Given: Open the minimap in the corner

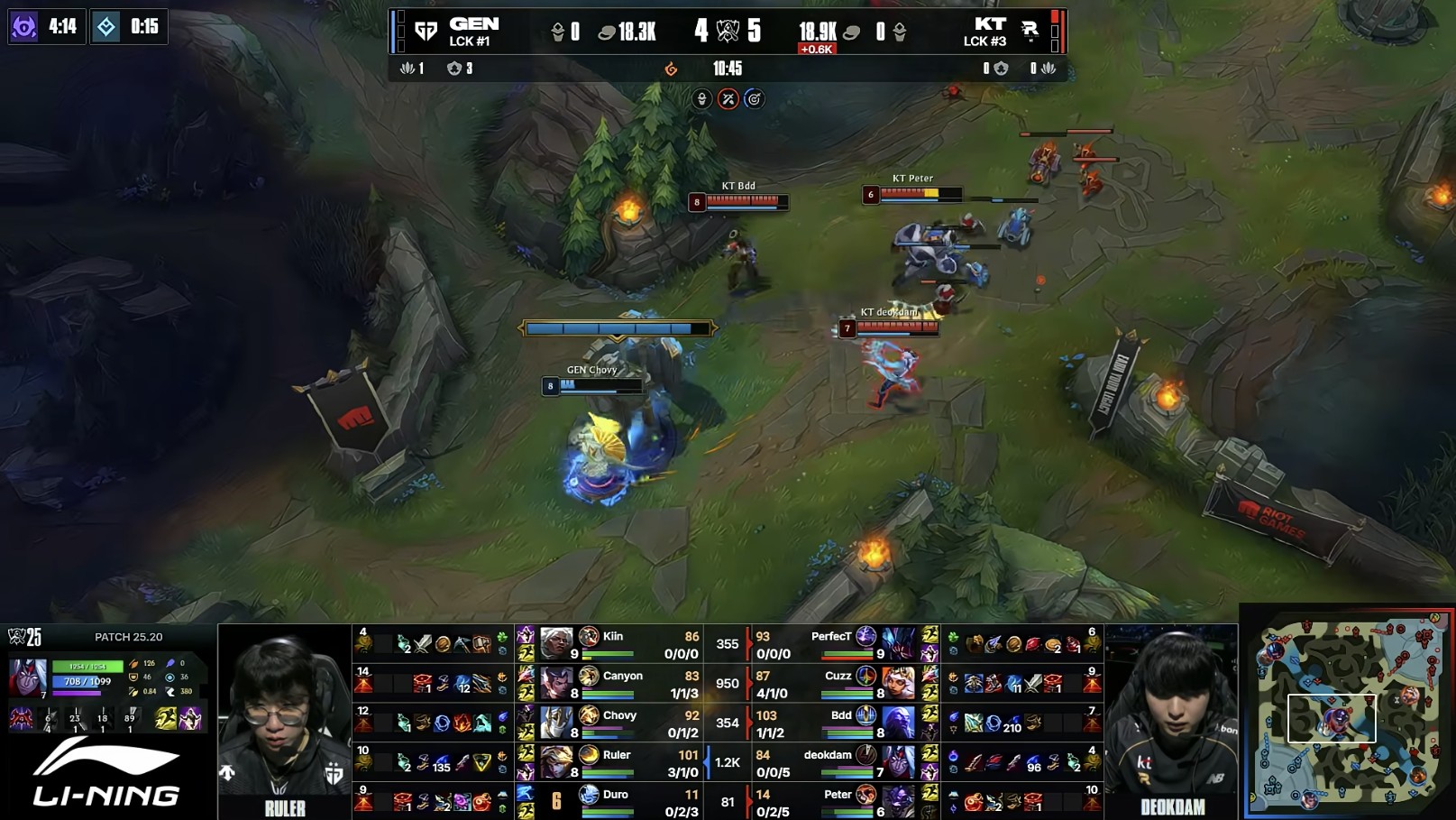Looking at the screenshot, I should (x=1349, y=713).
